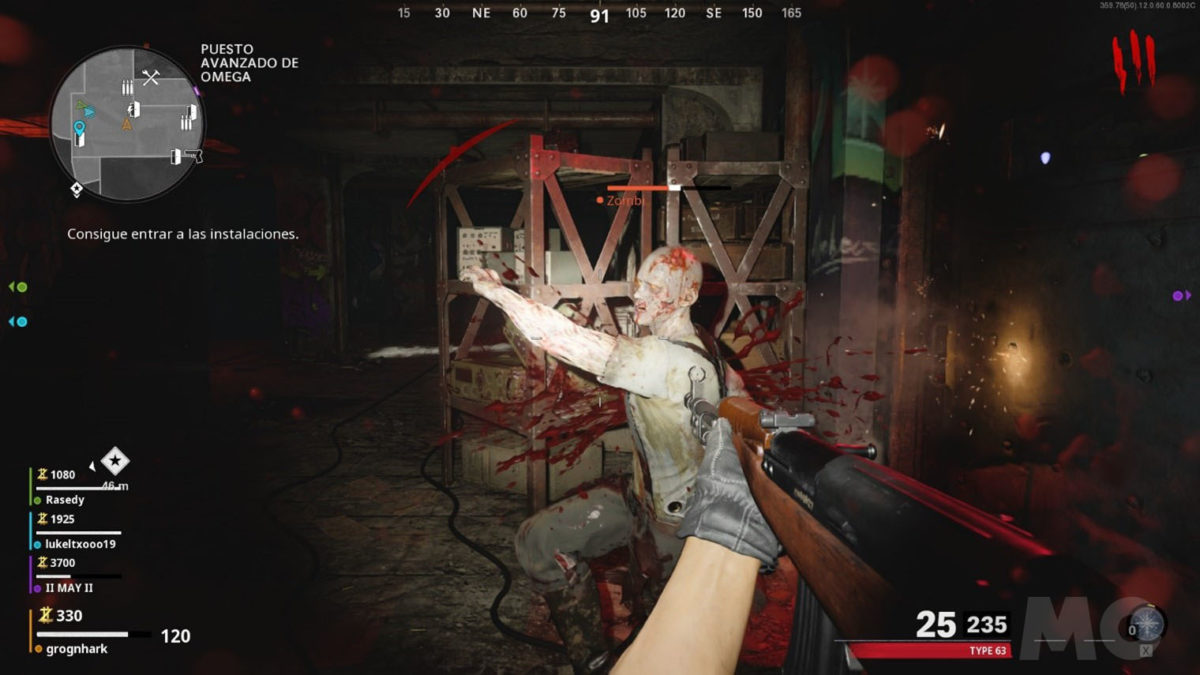The height and width of the screenshot is (675, 1200).
Task: Open the objective "Consigue entrar a las instalaciones"
Action: click(x=183, y=233)
